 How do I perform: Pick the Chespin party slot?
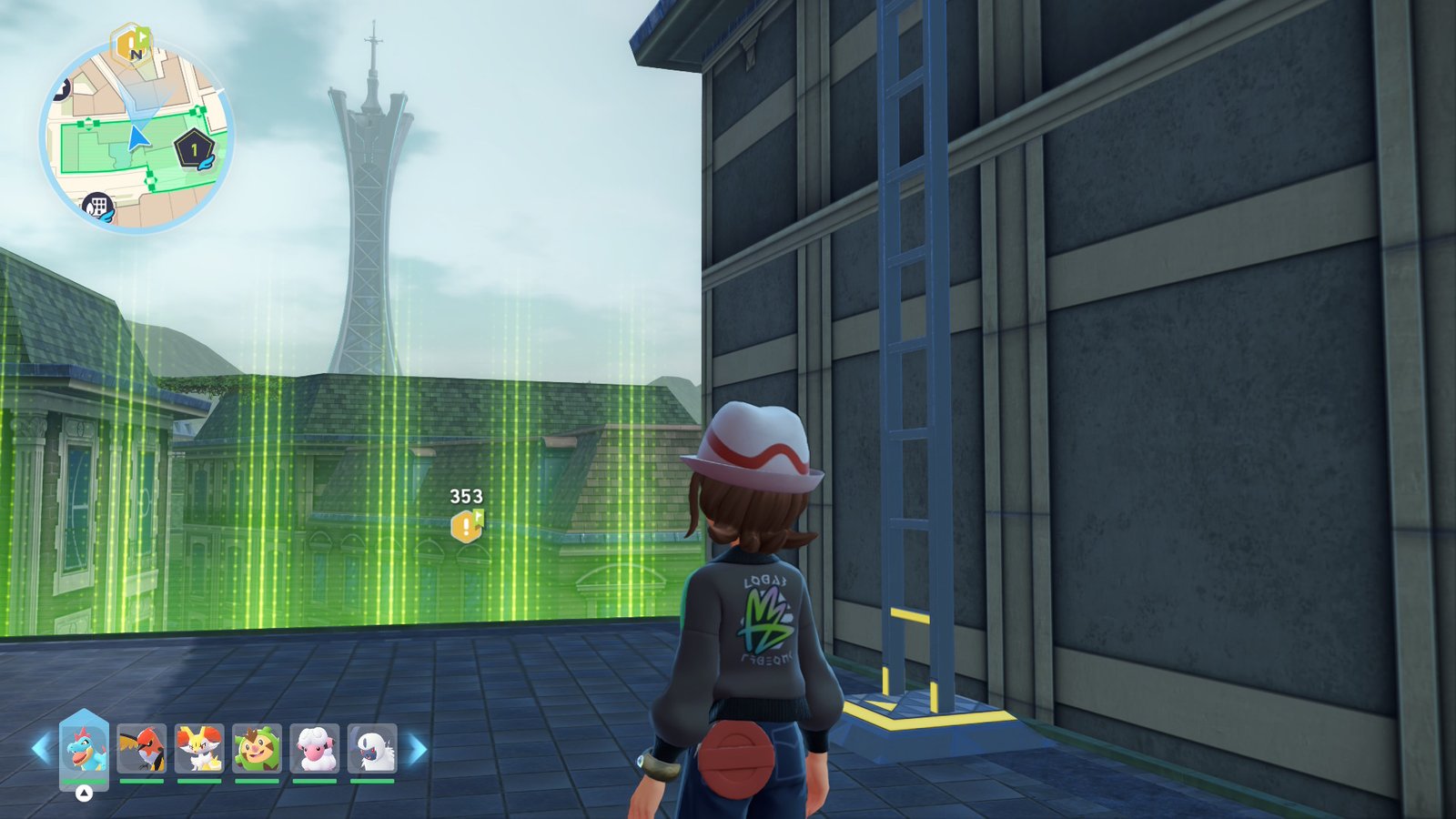click(257, 748)
